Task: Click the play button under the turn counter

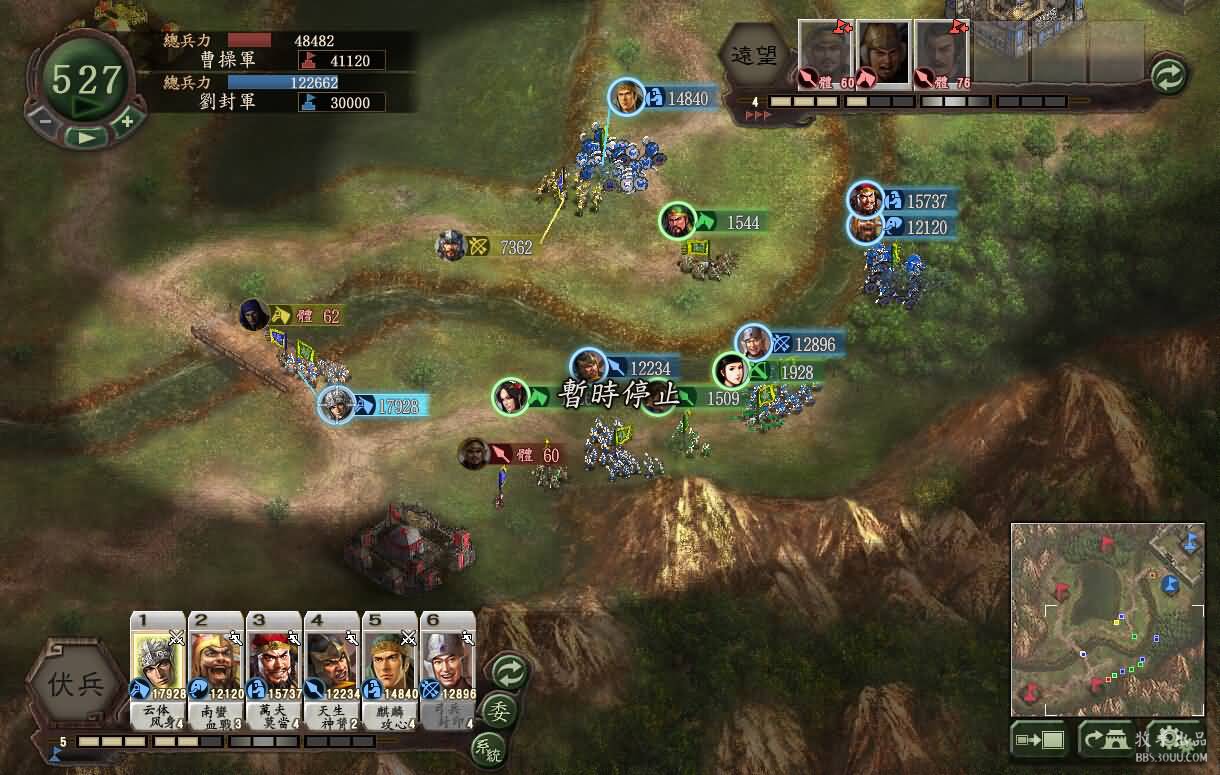Action: point(87,137)
